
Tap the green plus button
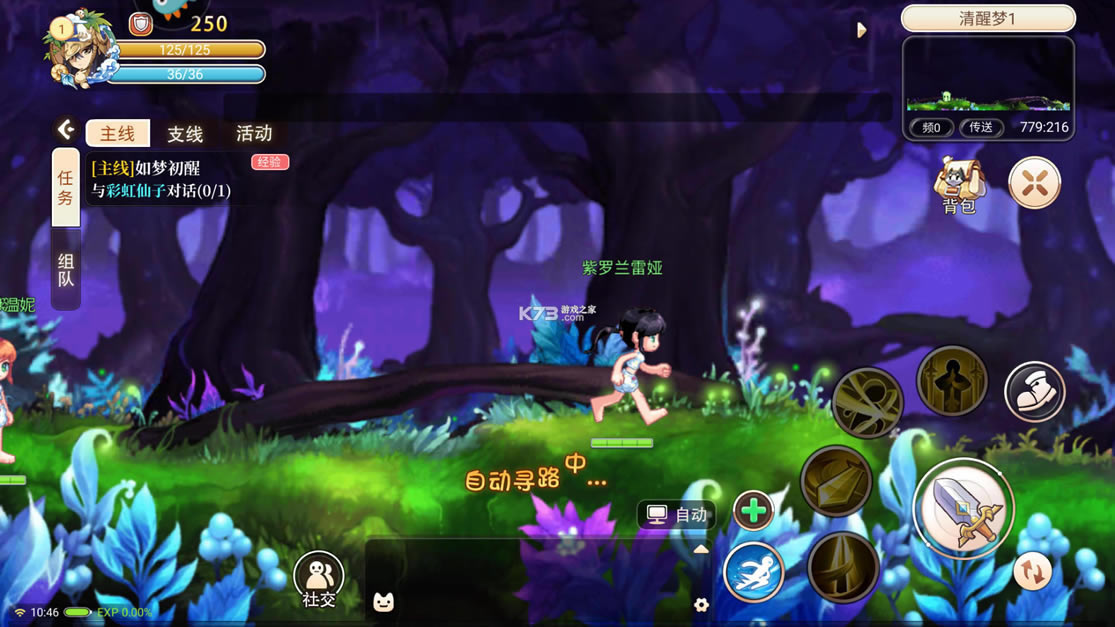click(x=753, y=511)
